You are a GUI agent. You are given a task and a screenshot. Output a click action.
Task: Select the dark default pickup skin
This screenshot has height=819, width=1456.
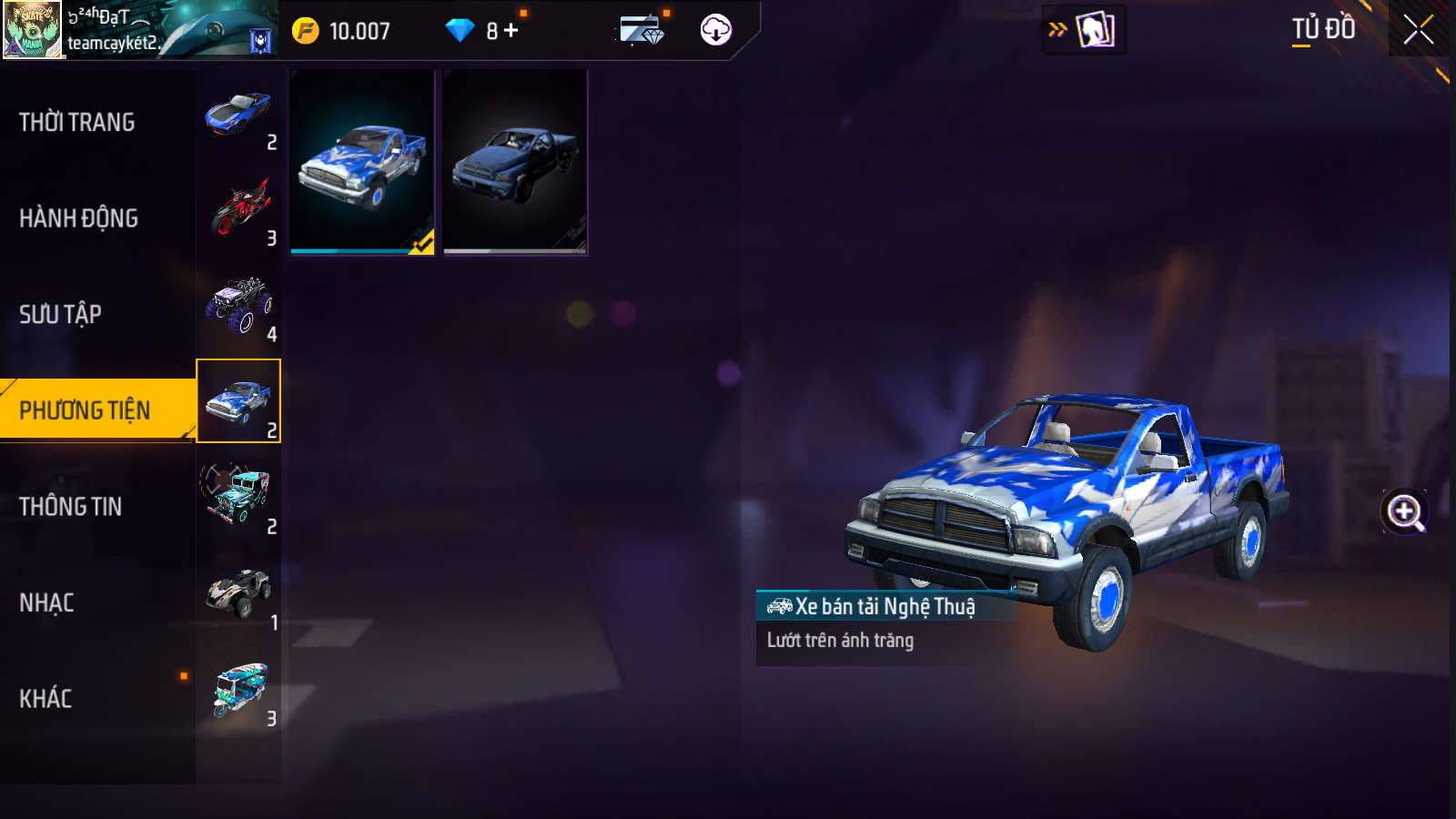click(x=515, y=162)
